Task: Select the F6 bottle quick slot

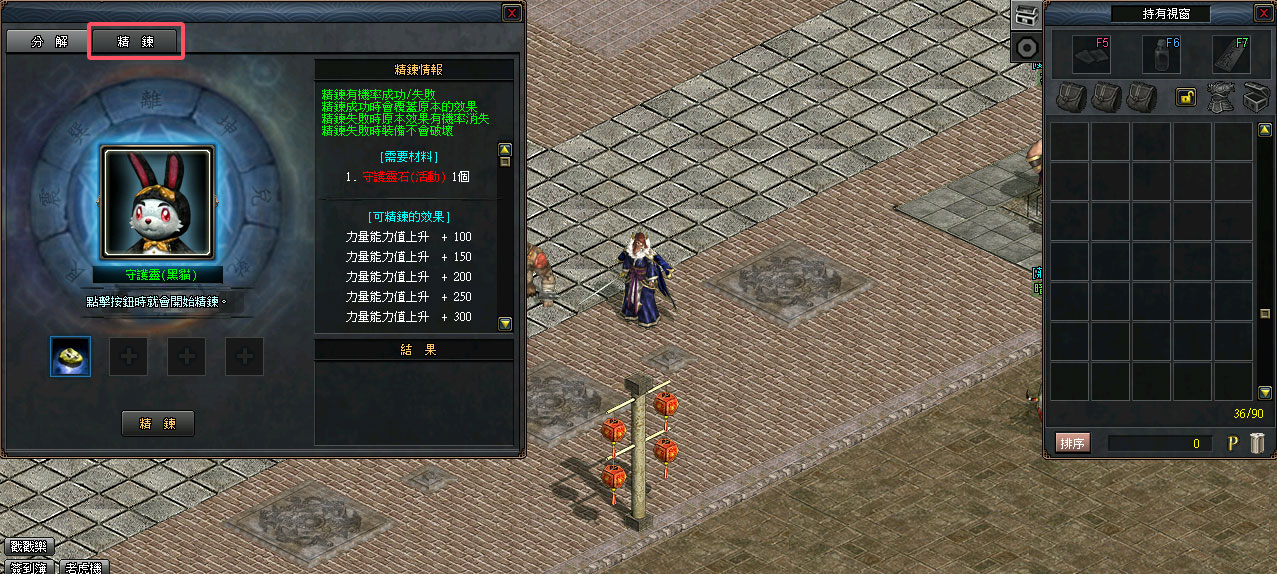Action: (1162, 55)
